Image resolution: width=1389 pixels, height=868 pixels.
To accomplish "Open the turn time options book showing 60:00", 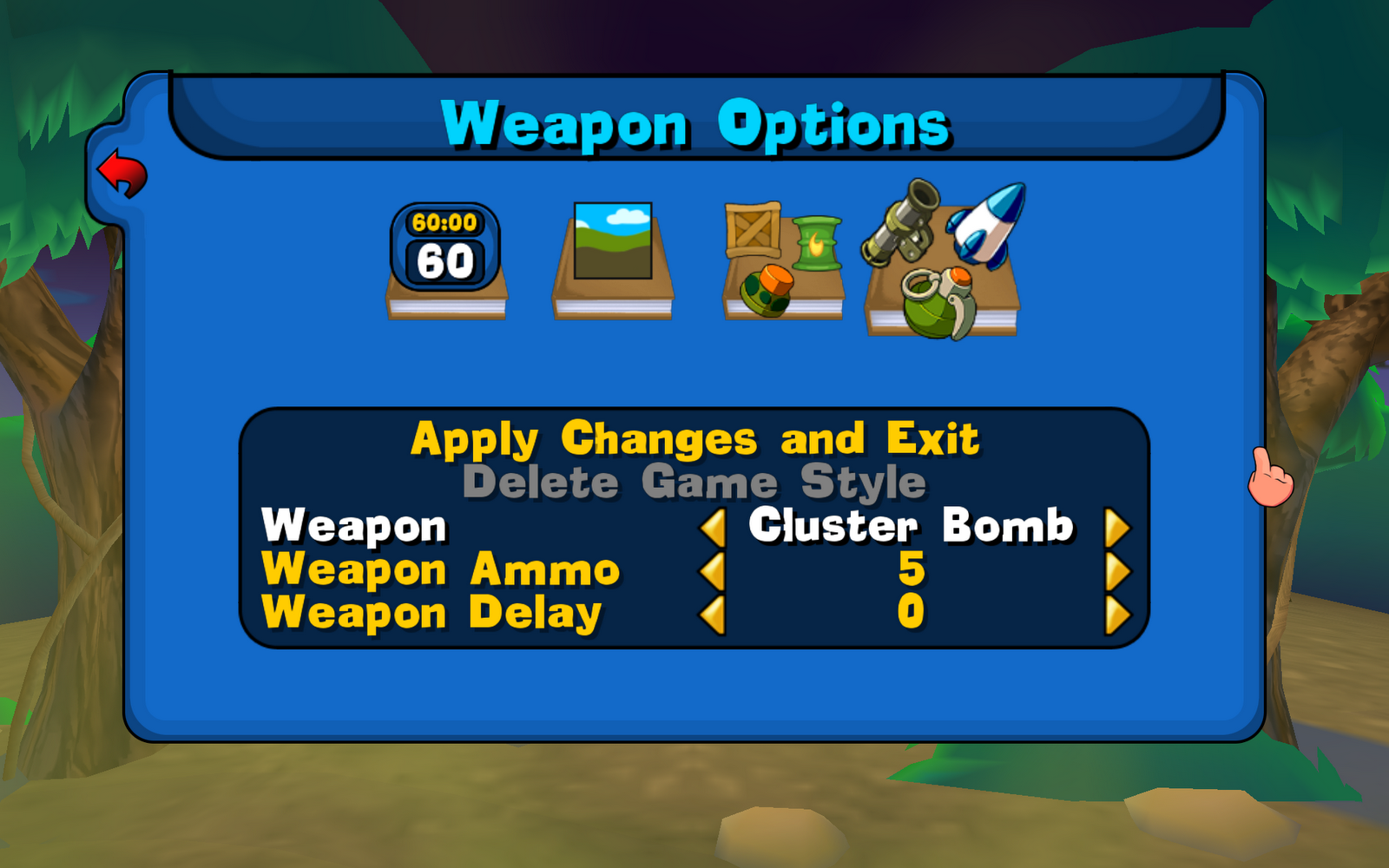I will click(447, 260).
